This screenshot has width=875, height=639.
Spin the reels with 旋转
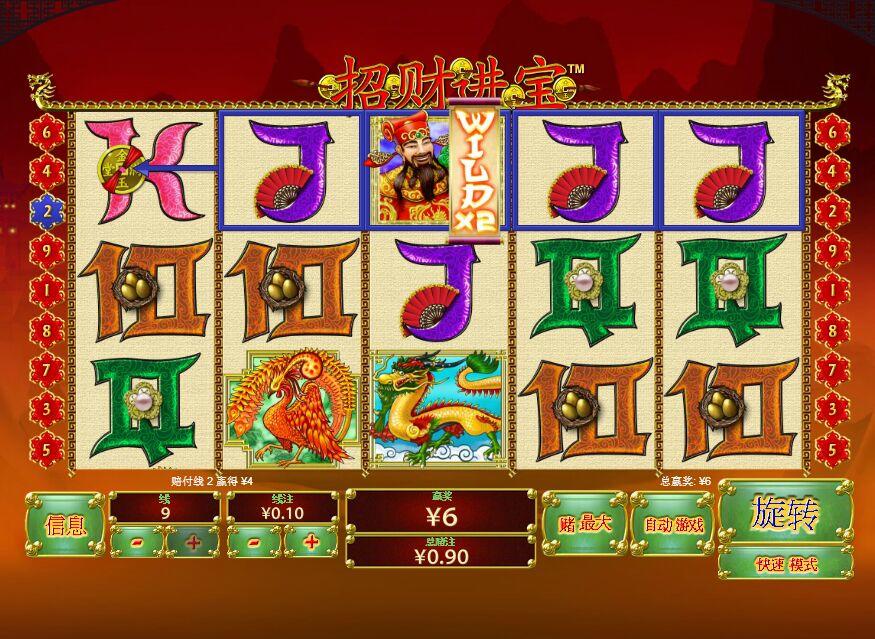(x=785, y=515)
